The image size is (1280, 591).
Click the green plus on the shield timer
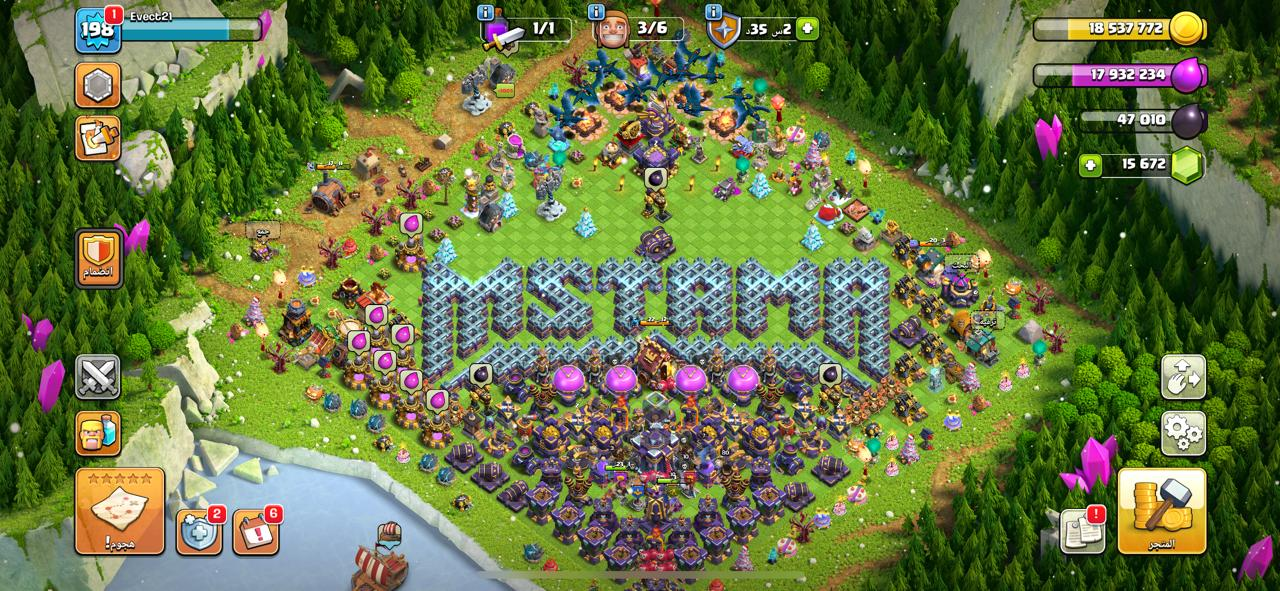point(807,28)
